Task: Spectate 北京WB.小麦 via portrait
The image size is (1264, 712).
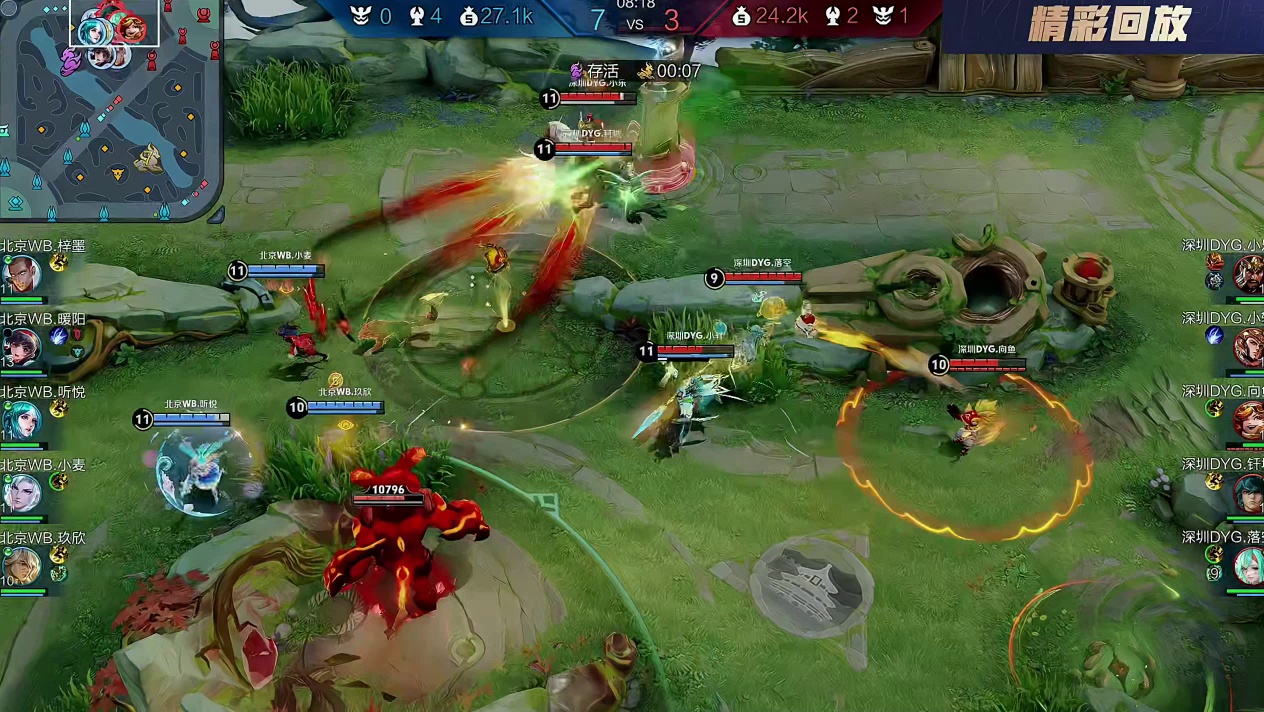Action: pyautogui.click(x=20, y=493)
